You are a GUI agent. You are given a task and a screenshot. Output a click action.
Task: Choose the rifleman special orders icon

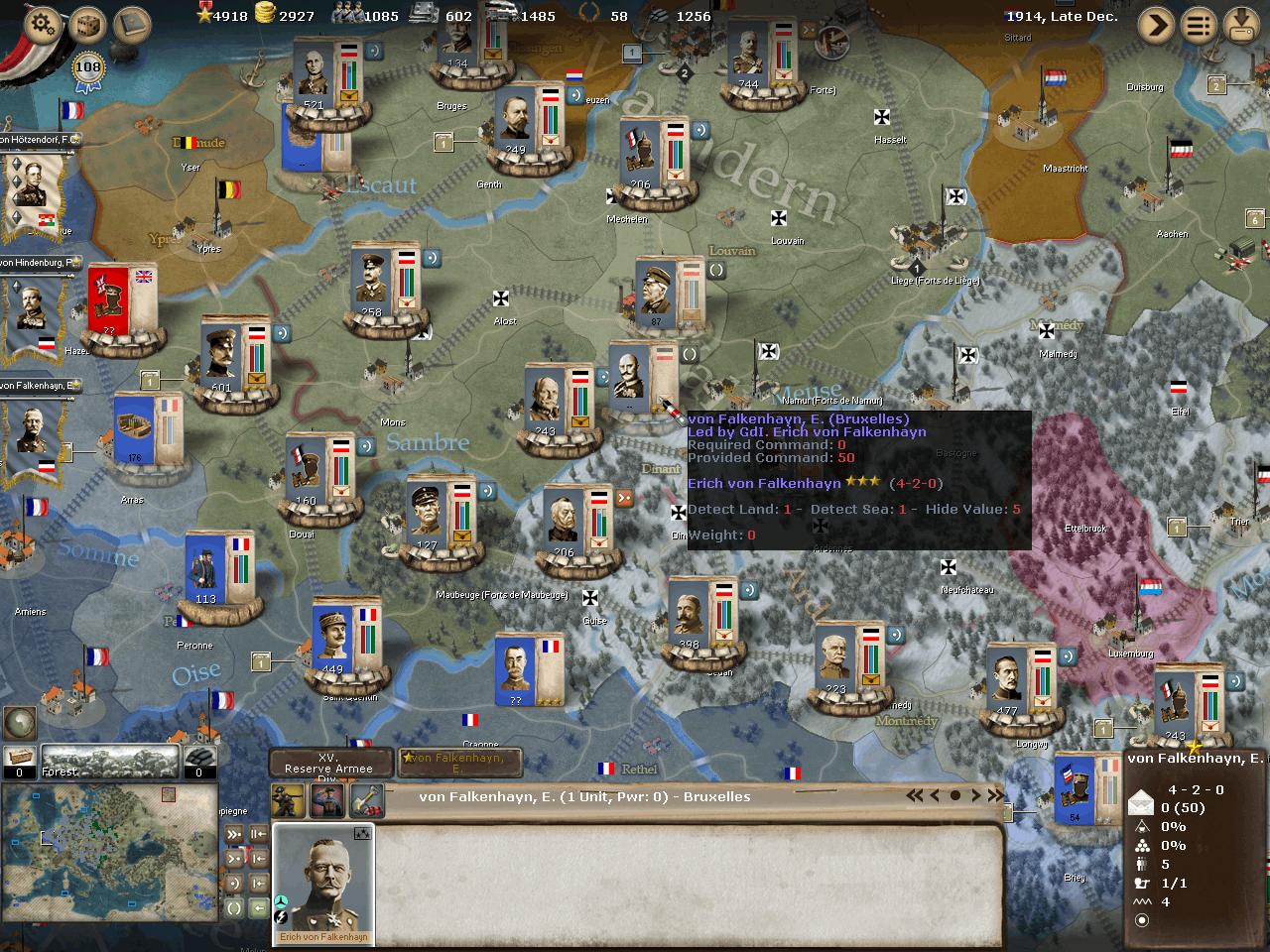tap(290, 799)
